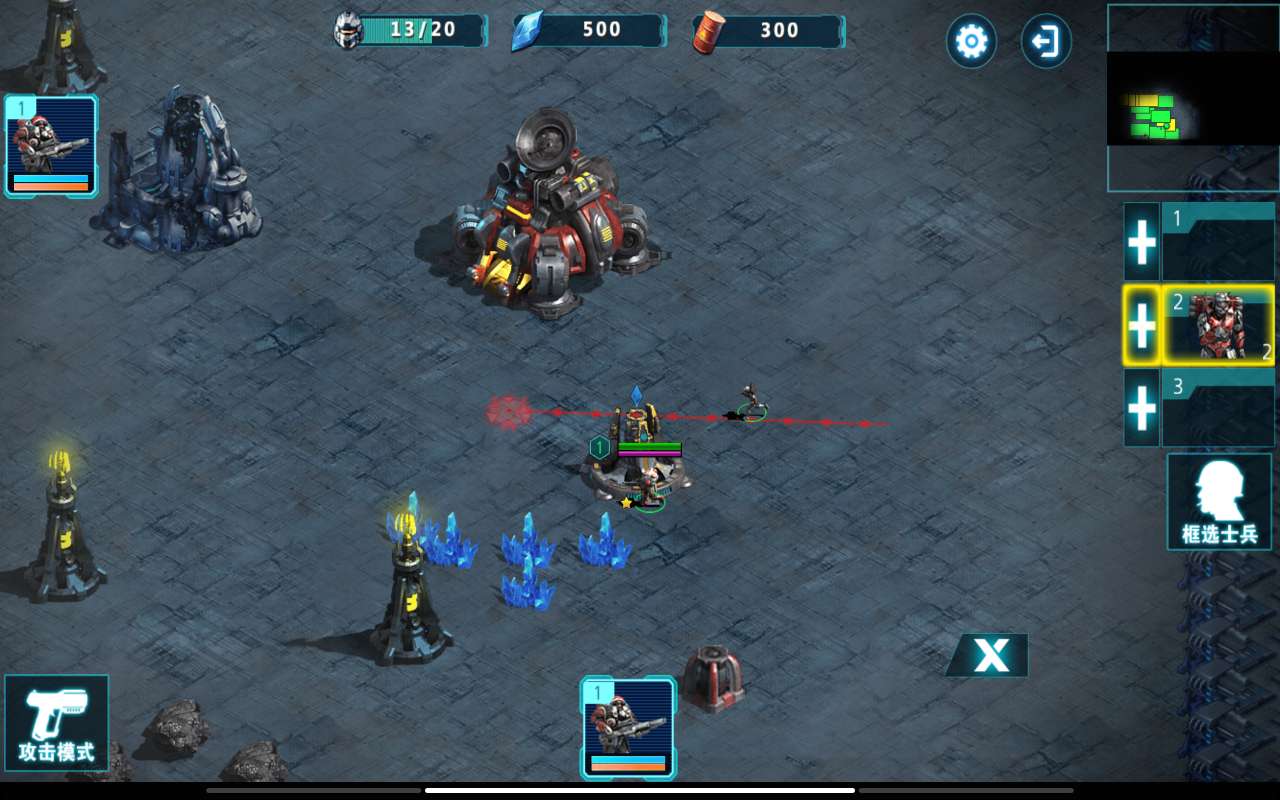Choose the soldier unit card at bottom center
This screenshot has height=800, width=1280.
pos(628,728)
